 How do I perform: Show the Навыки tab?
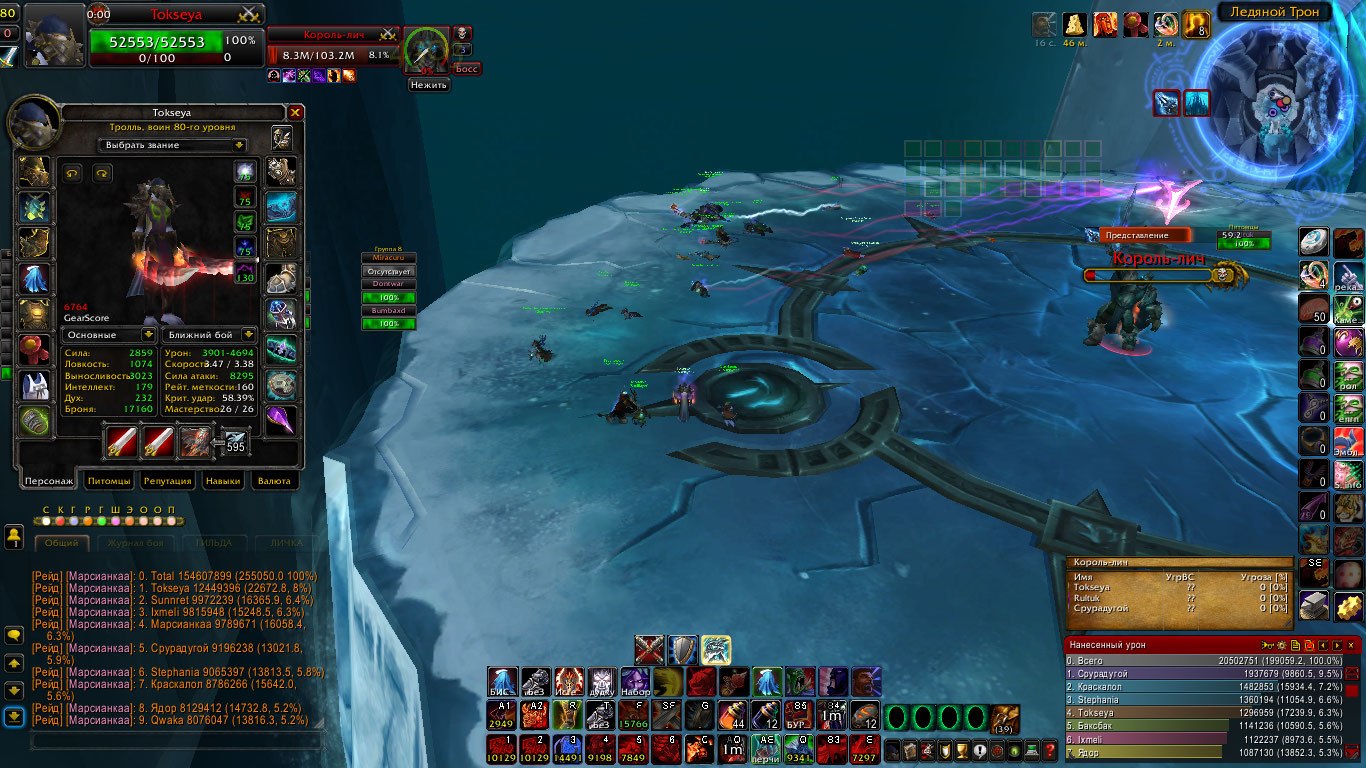[222, 481]
